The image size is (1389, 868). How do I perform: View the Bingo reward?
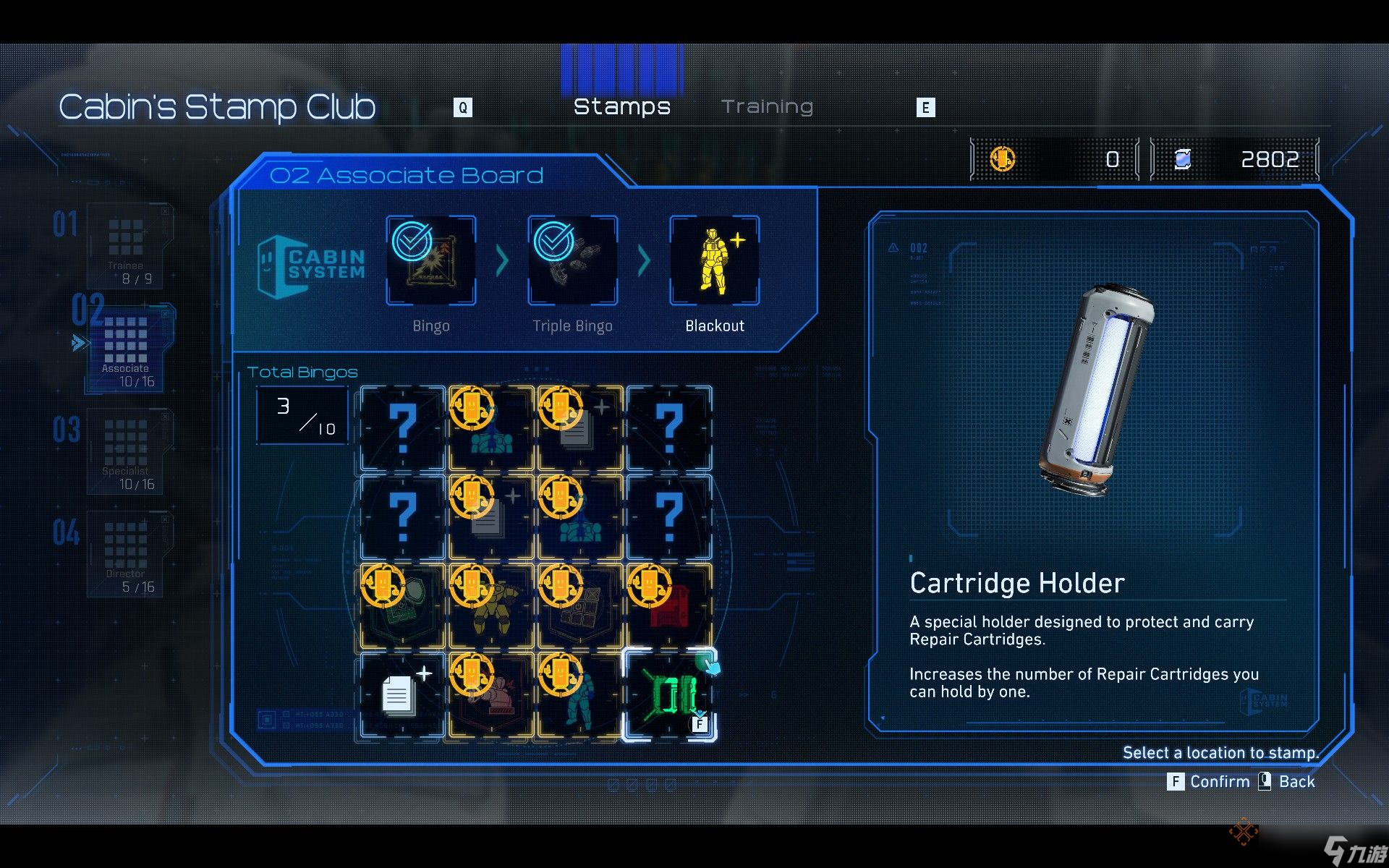coord(431,260)
